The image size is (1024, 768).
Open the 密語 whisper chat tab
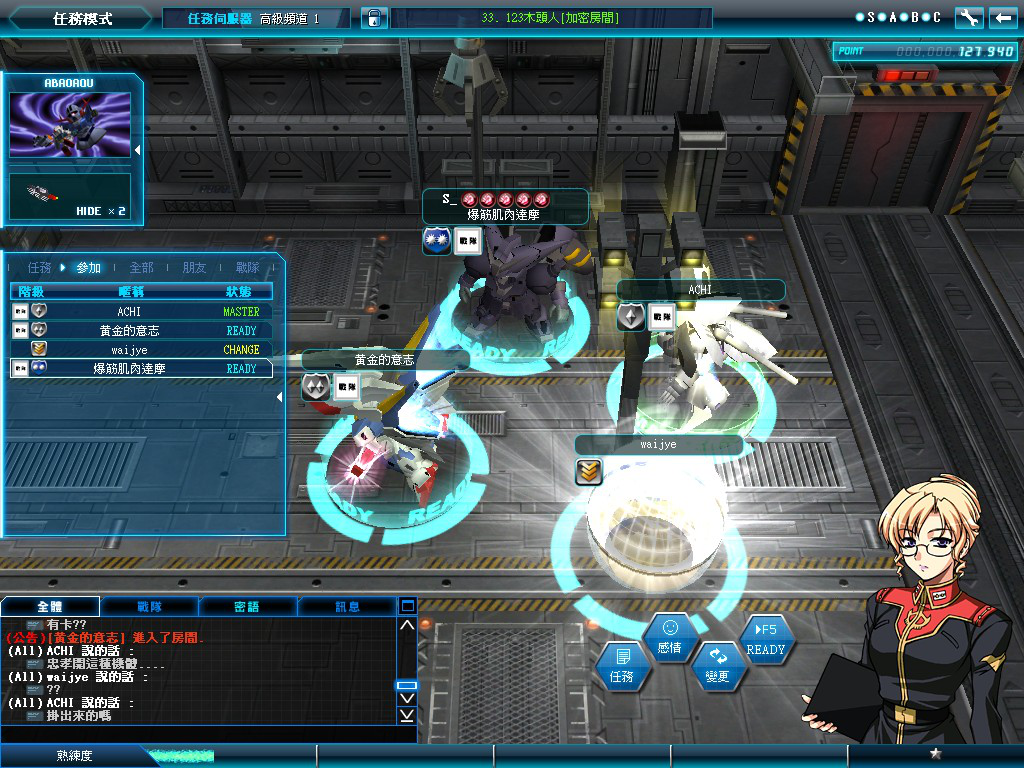[x=248, y=606]
